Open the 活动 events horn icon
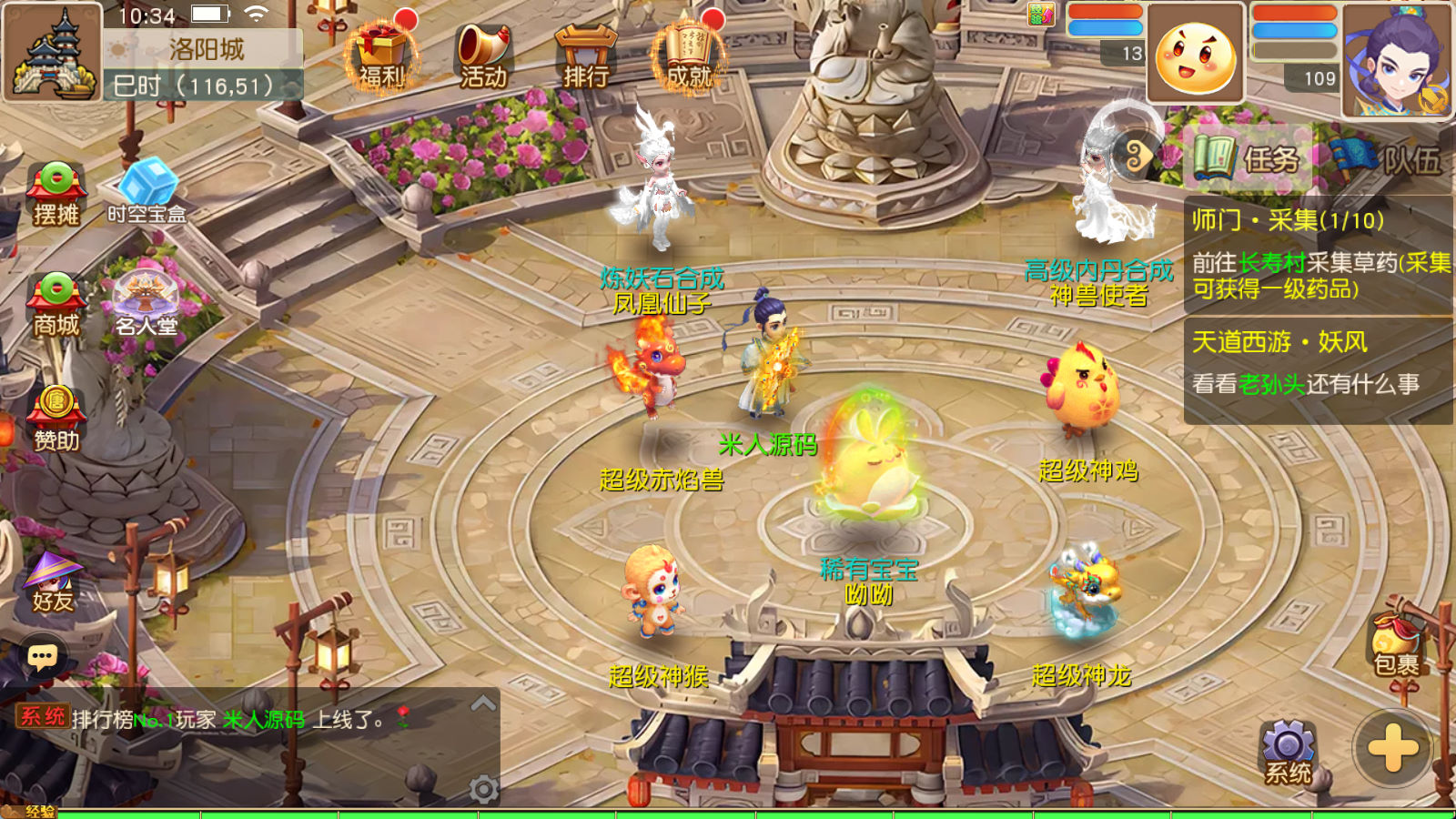Image resolution: width=1456 pixels, height=819 pixels. coord(482,56)
